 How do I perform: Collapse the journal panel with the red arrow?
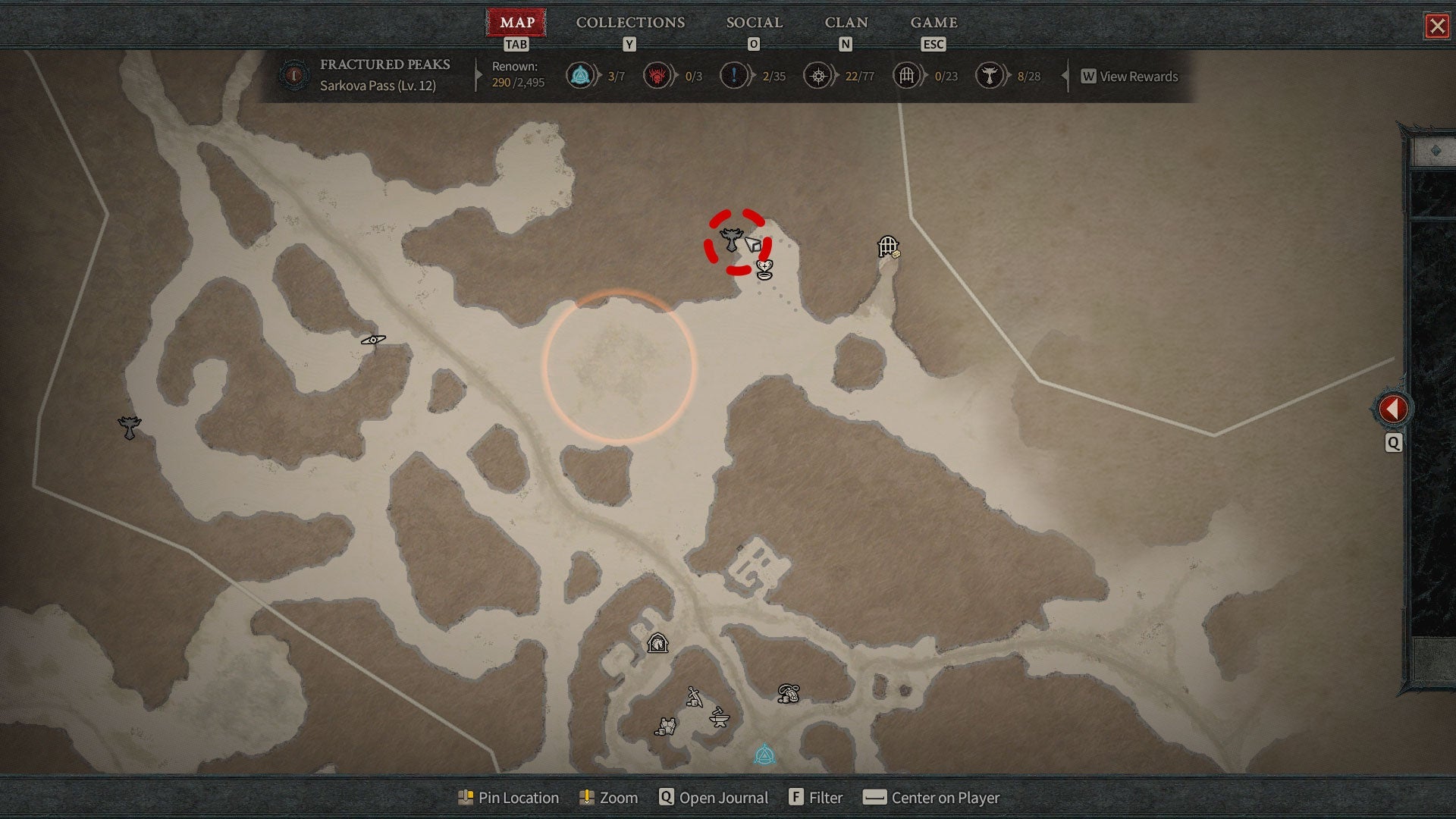click(1393, 409)
